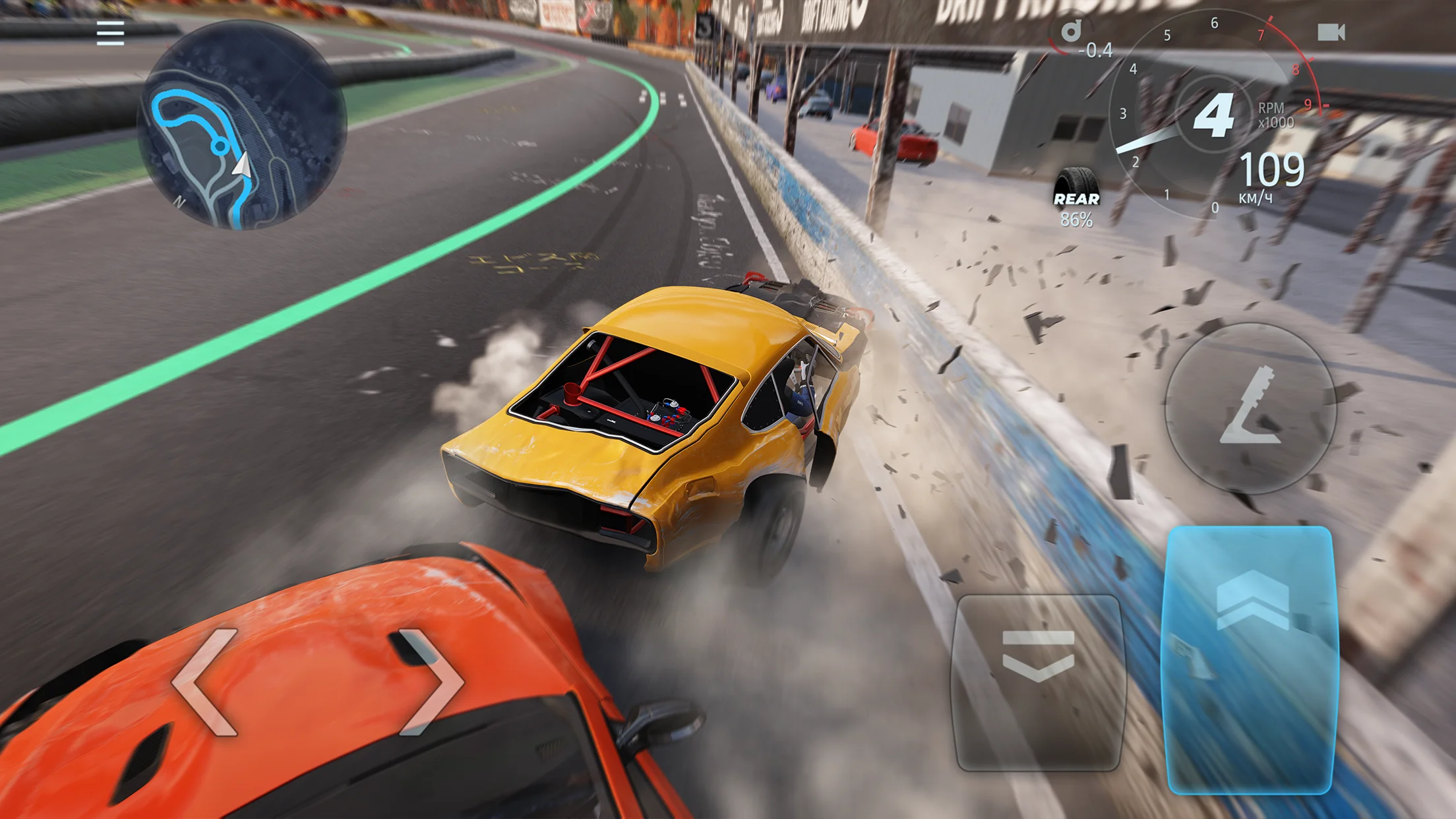Switch the camera view

1331,32
